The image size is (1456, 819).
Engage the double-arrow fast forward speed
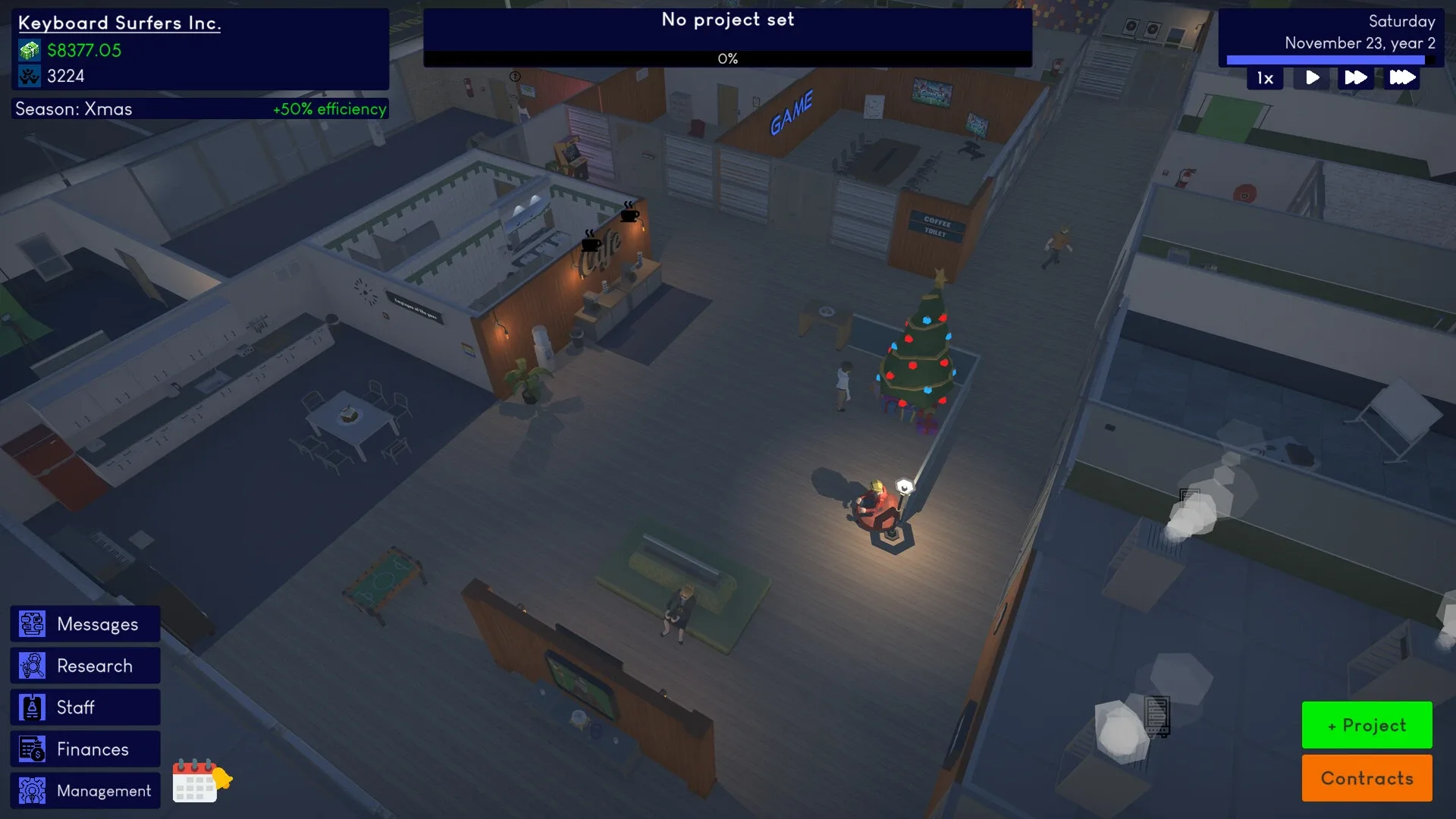1357,77
